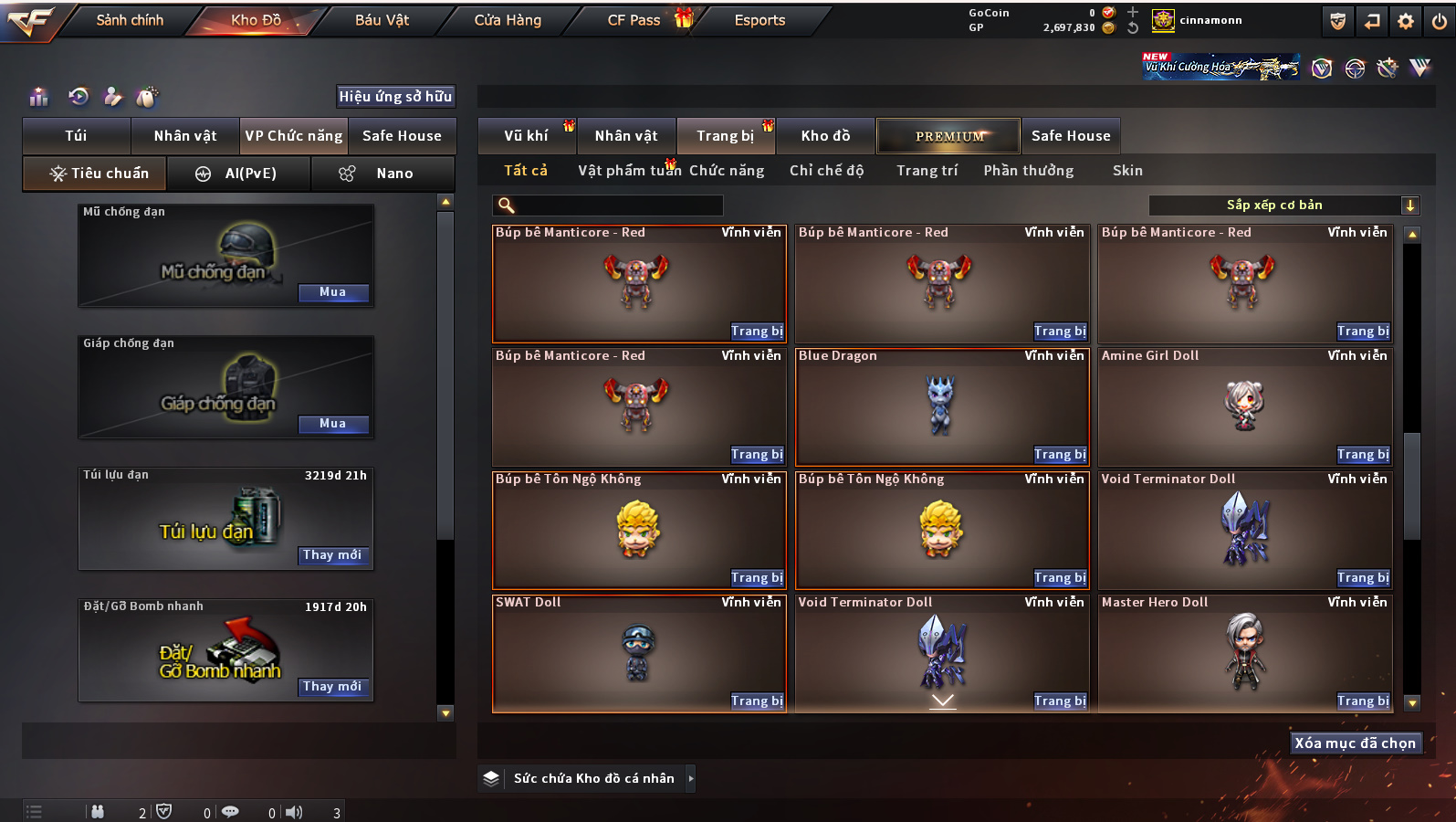Open the Cửa Hàng shop

pyautogui.click(x=508, y=20)
